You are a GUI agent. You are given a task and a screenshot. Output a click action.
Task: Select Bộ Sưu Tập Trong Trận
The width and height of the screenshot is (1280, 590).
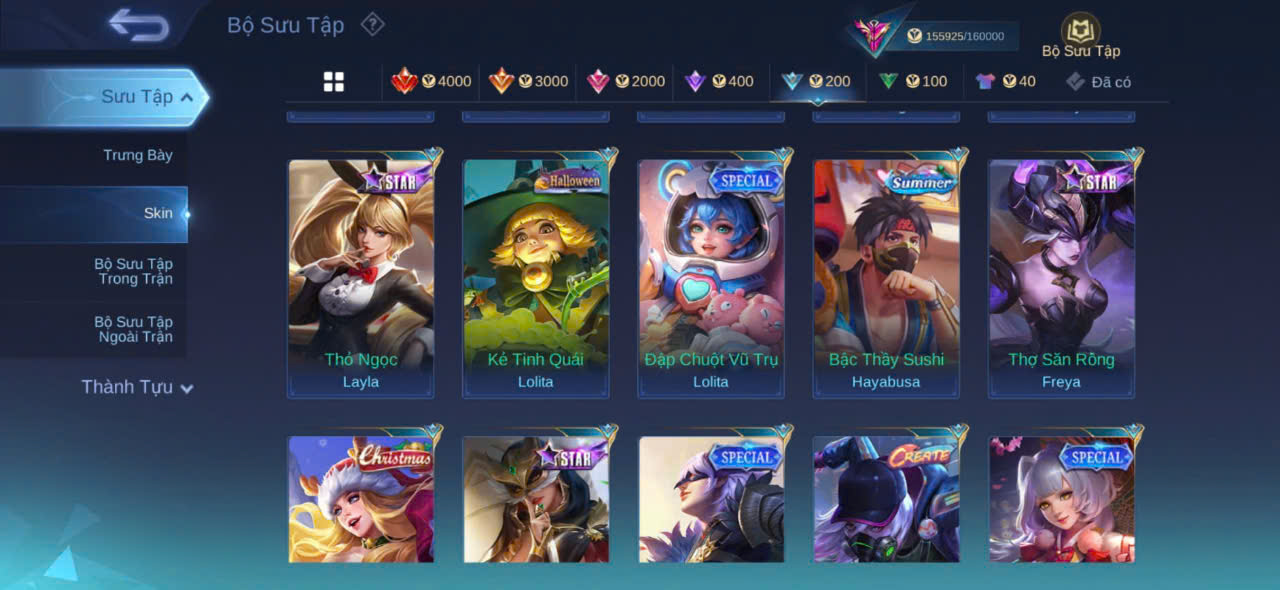(x=133, y=271)
